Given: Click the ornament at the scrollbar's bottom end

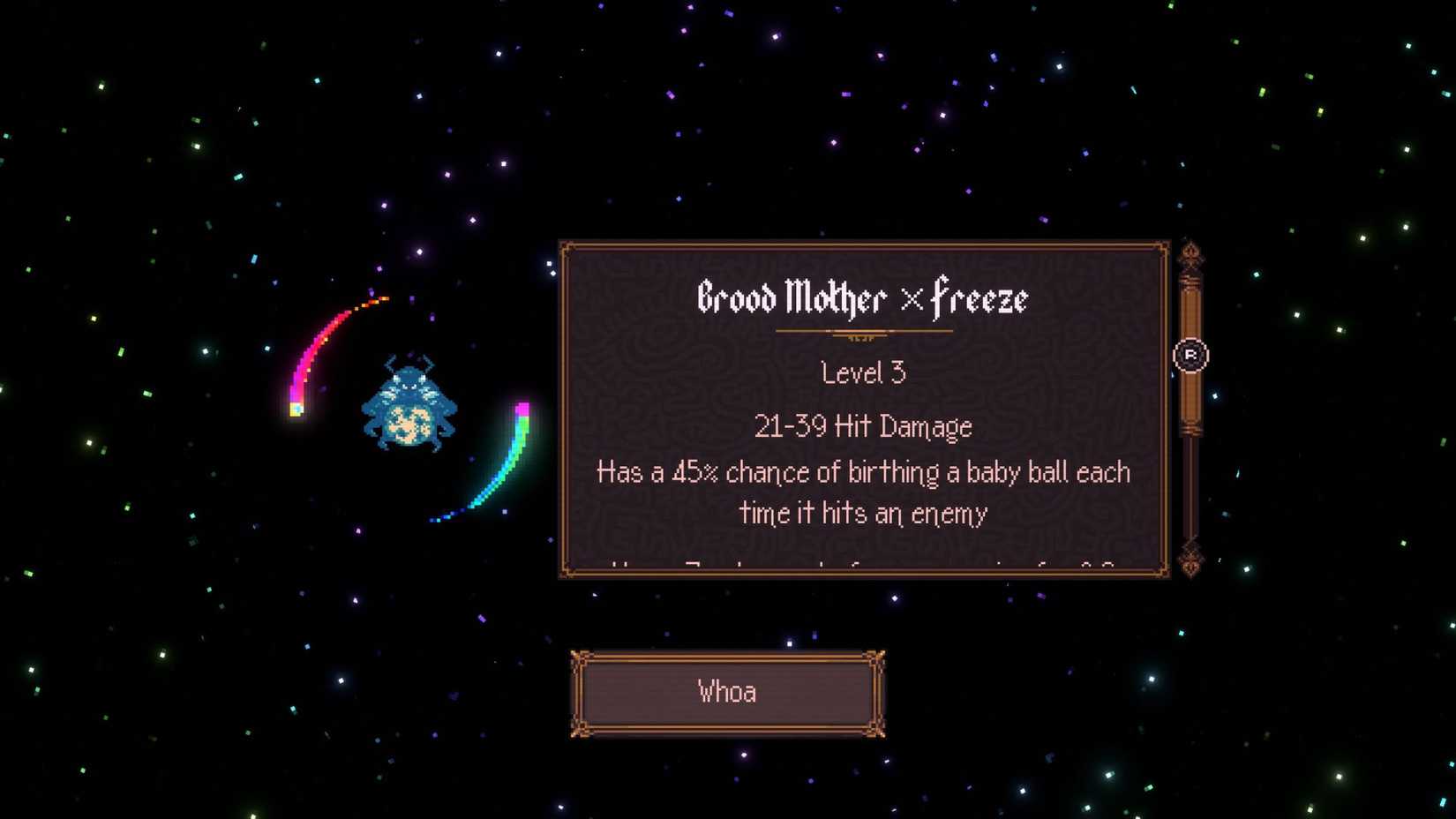Looking at the screenshot, I should coord(1191,565).
